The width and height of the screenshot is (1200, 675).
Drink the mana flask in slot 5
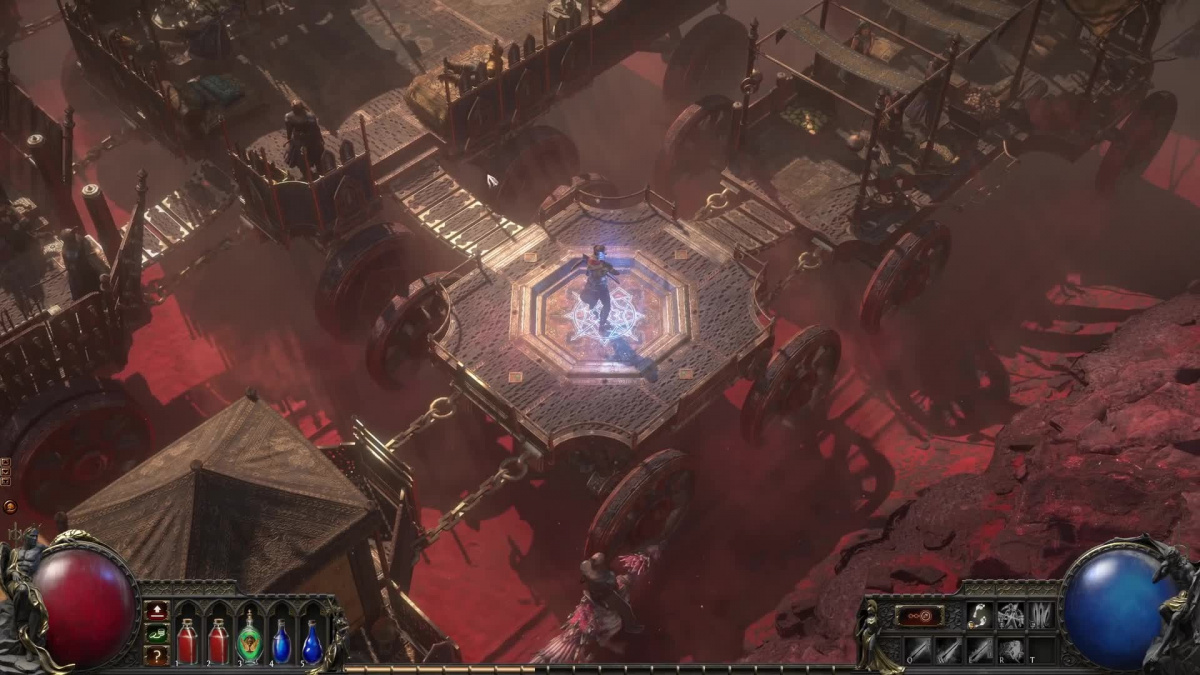tap(312, 641)
